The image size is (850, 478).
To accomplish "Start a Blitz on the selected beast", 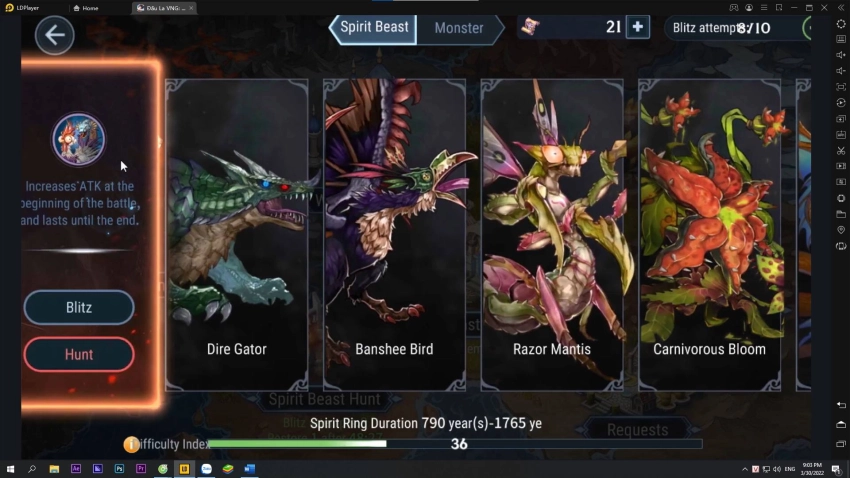I will pyautogui.click(x=79, y=308).
